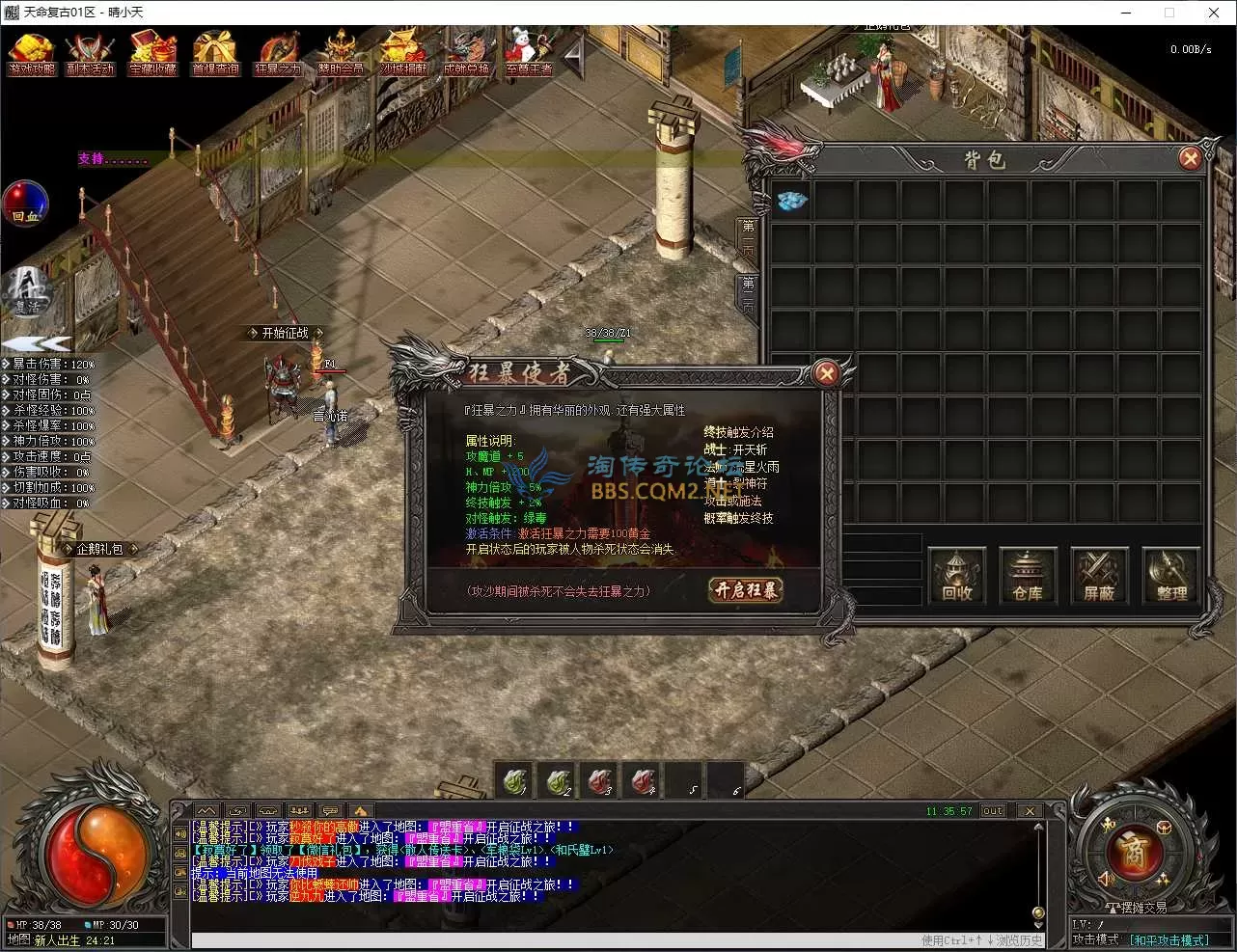This screenshot has height=952, width=1237.
Task: Click the 回血 heal orb
Action: click(25, 204)
